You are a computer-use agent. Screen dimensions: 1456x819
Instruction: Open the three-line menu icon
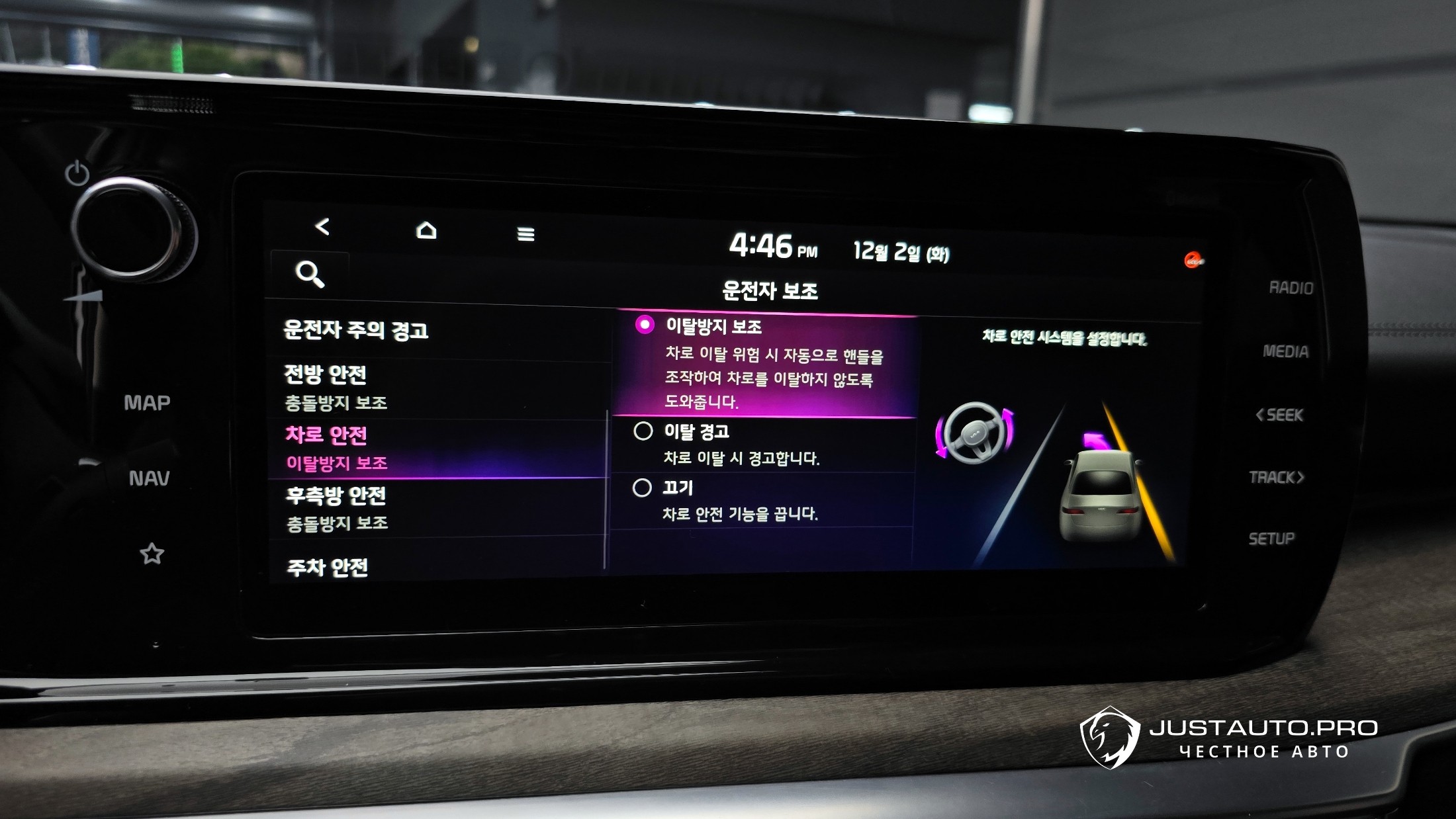[525, 234]
